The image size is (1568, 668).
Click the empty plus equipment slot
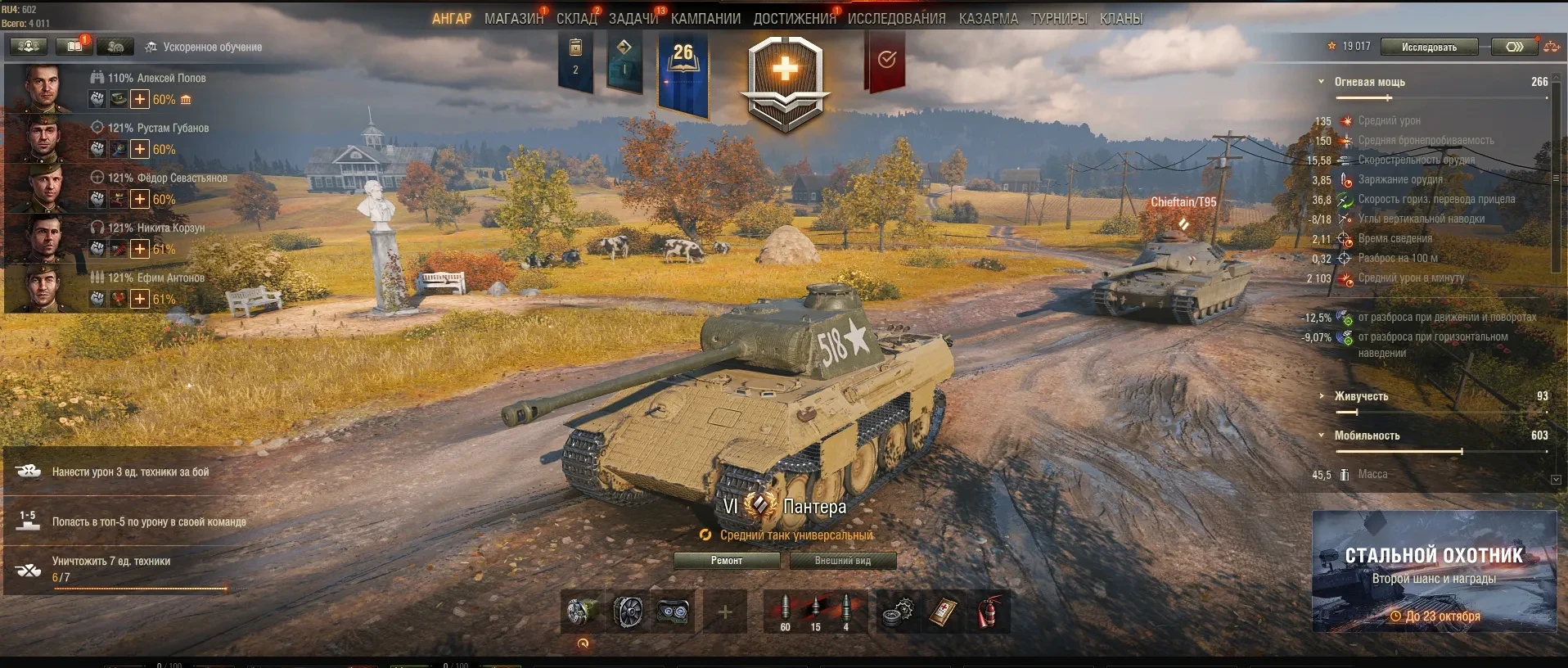[725, 612]
